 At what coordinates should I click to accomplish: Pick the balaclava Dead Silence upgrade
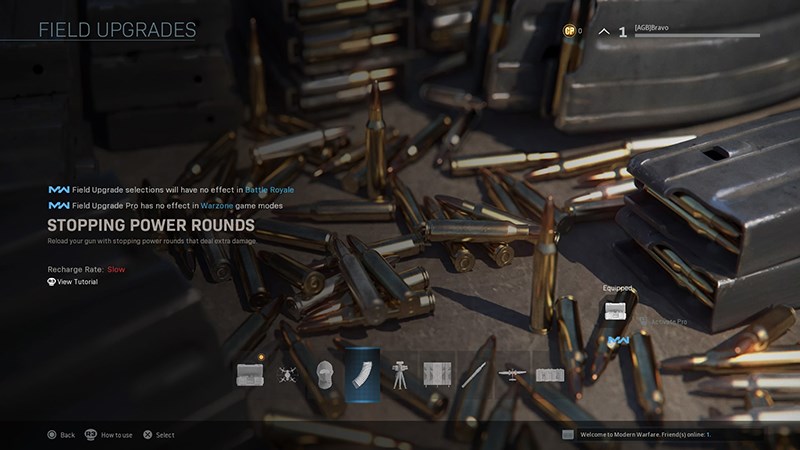[324, 375]
